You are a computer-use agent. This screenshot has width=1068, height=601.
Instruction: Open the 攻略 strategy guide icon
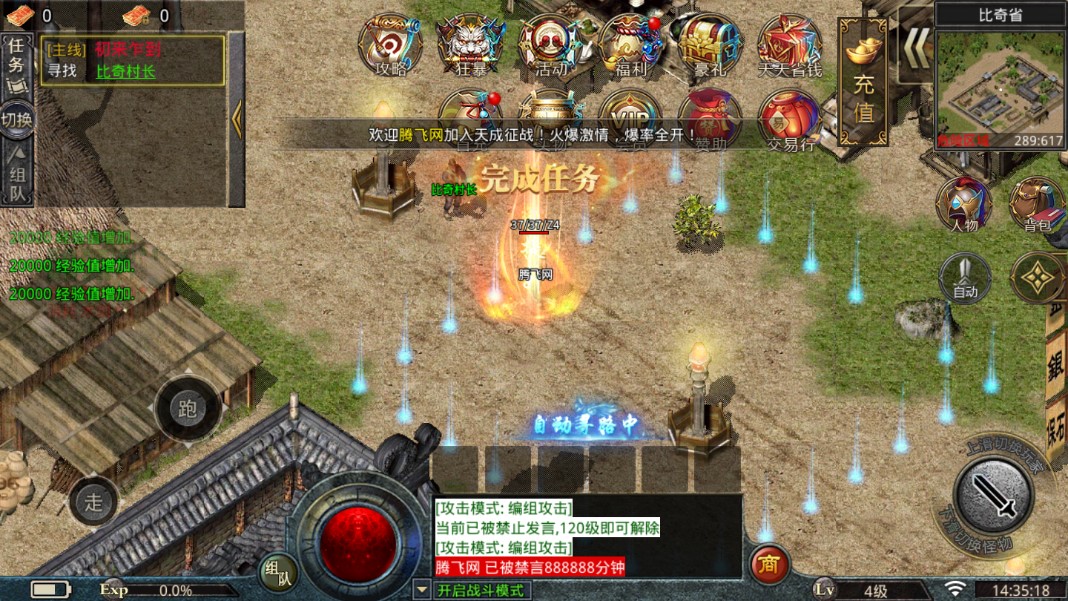(x=390, y=43)
